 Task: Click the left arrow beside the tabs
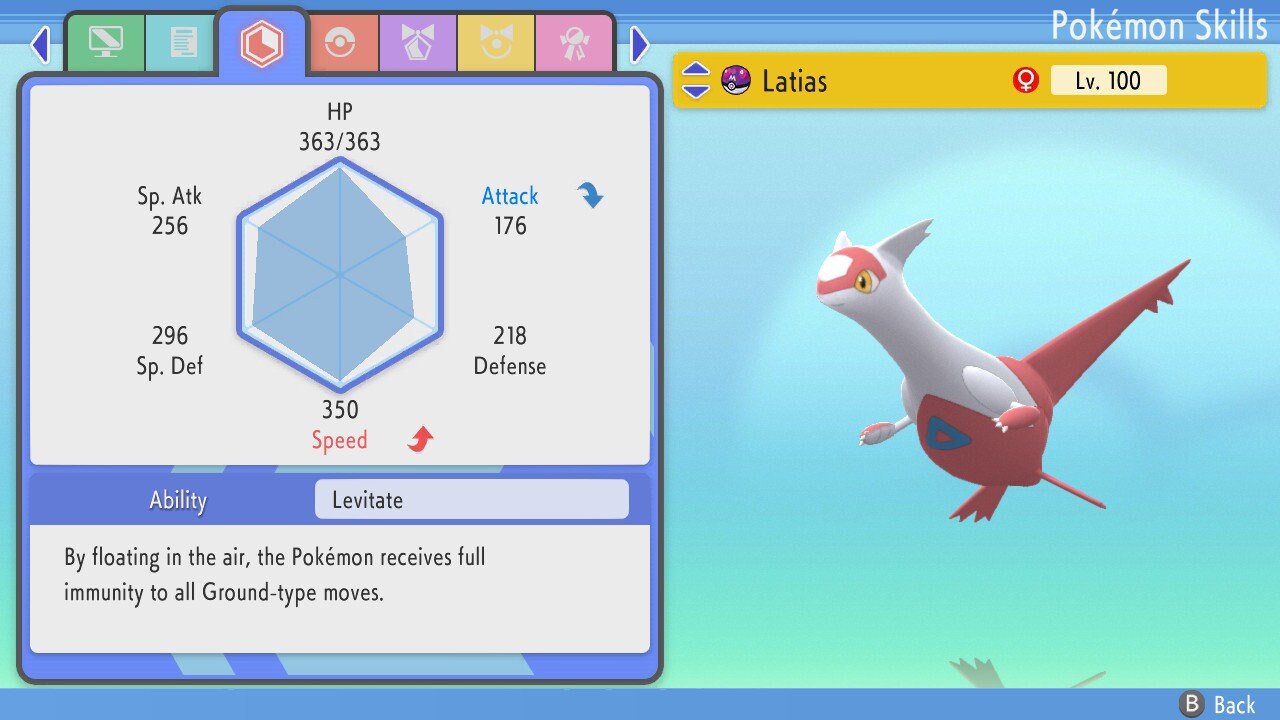click(40, 44)
